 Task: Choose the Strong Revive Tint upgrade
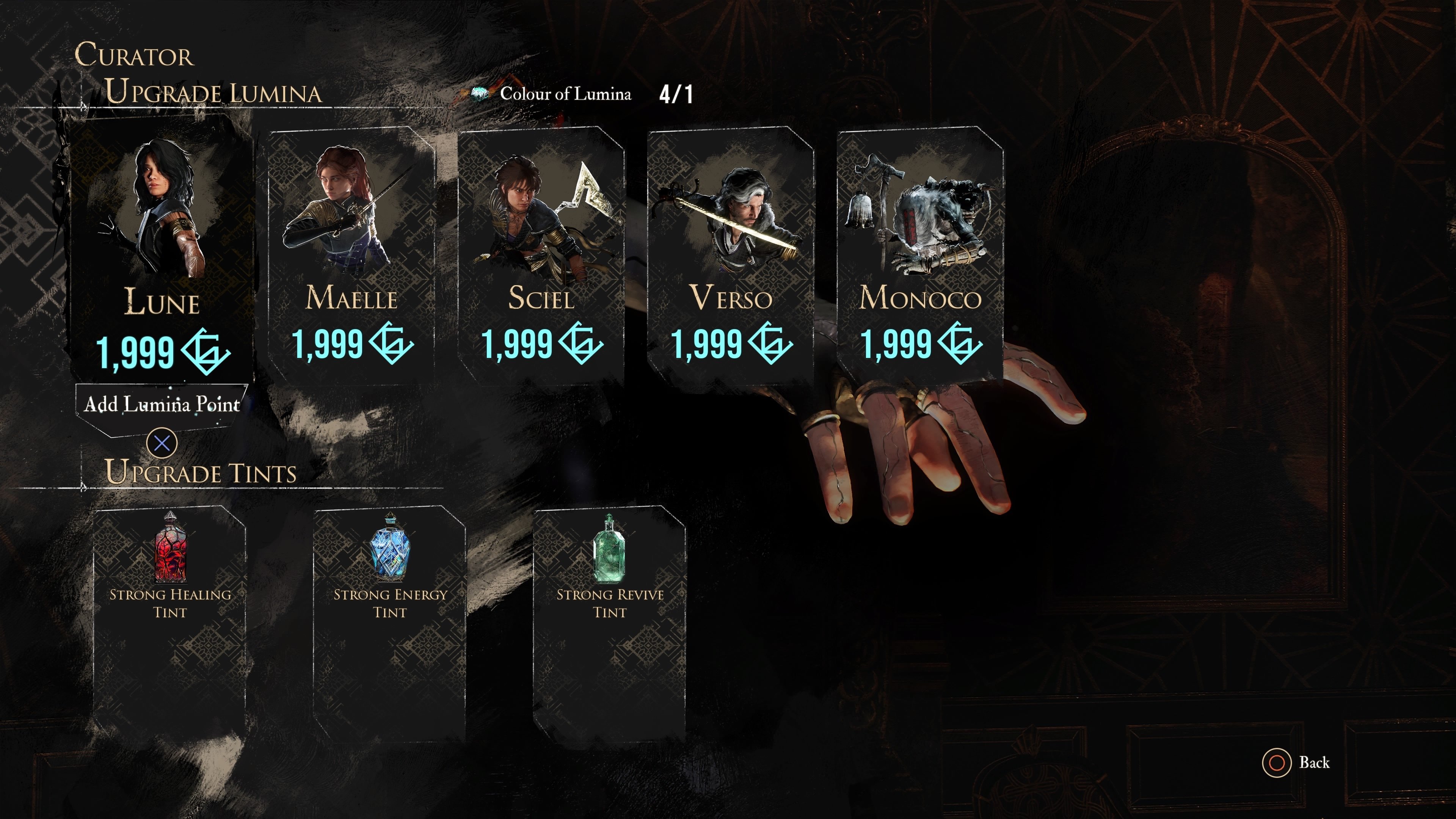[610, 622]
